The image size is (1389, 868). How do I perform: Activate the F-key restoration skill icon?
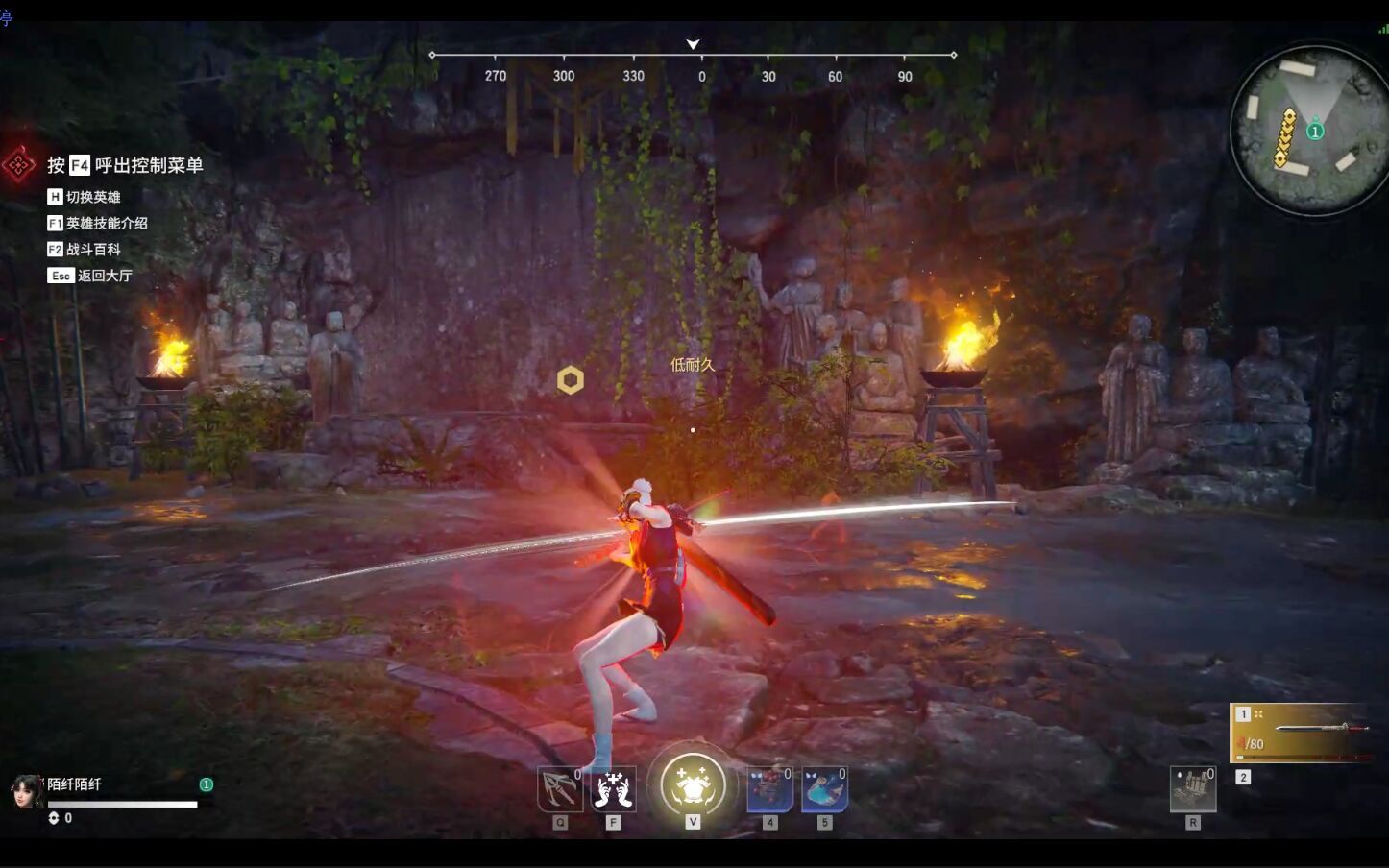pos(615,789)
